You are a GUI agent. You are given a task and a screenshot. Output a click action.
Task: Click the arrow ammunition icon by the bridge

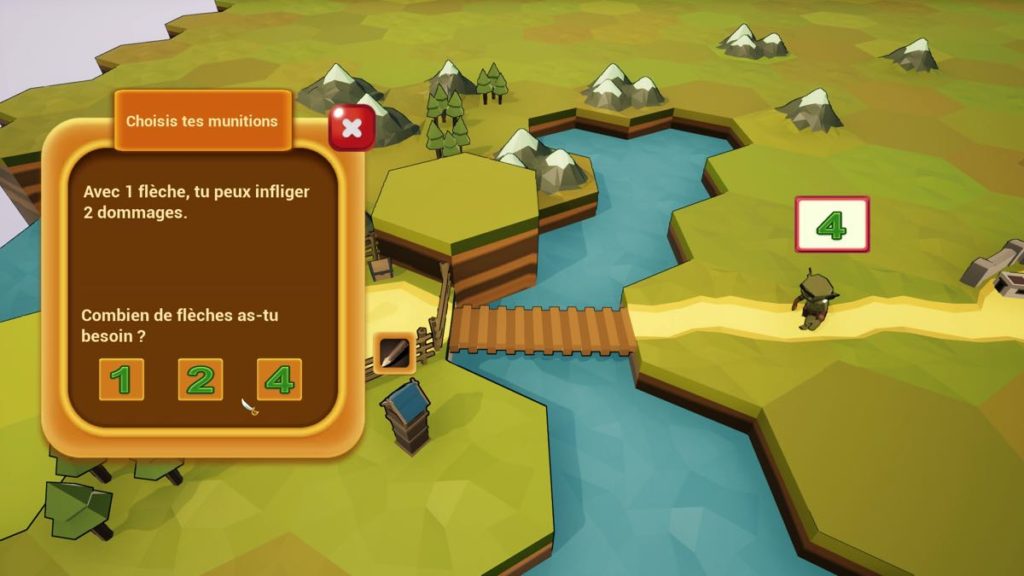(394, 352)
